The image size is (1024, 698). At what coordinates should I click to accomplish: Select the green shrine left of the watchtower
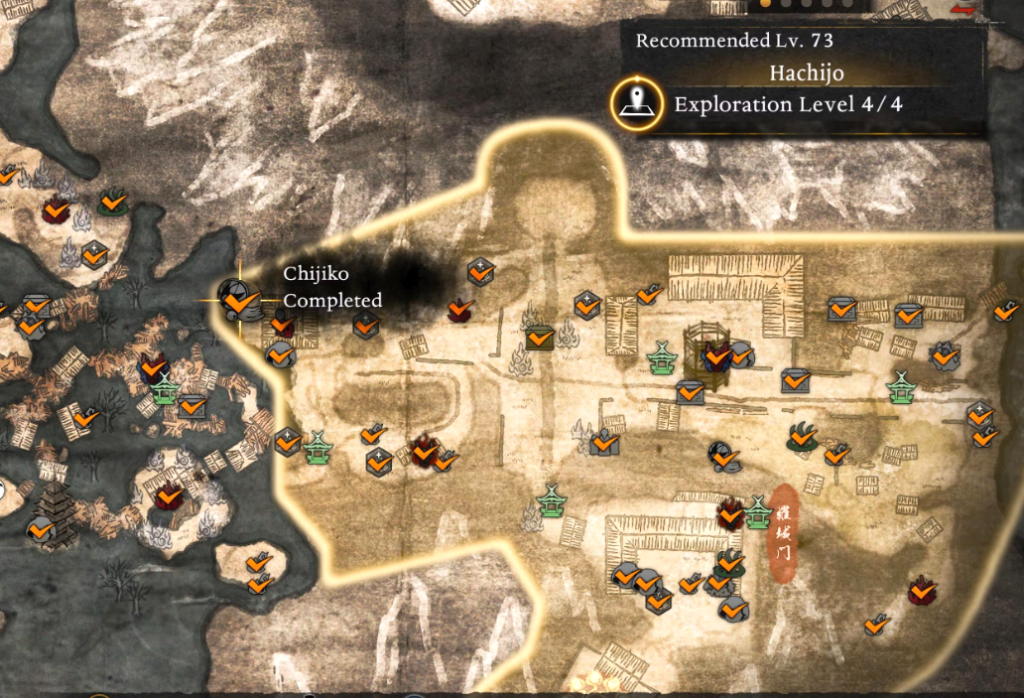[x=660, y=357]
